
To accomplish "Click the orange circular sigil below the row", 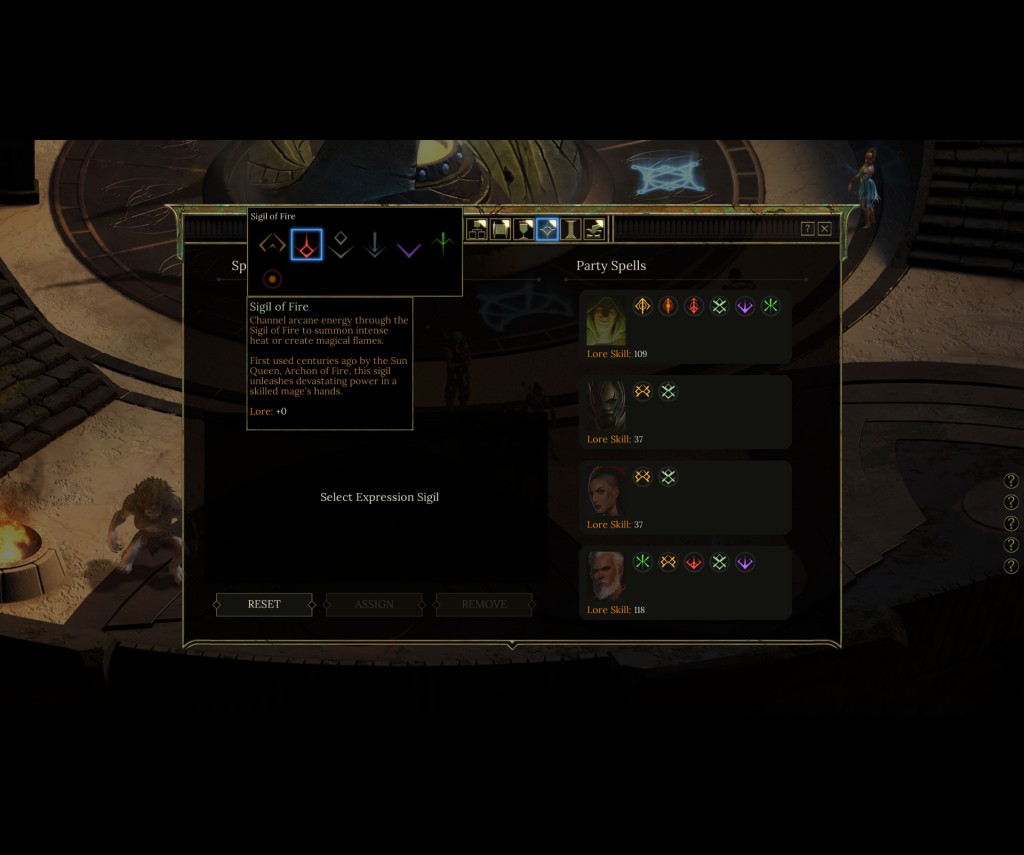I will point(272,279).
